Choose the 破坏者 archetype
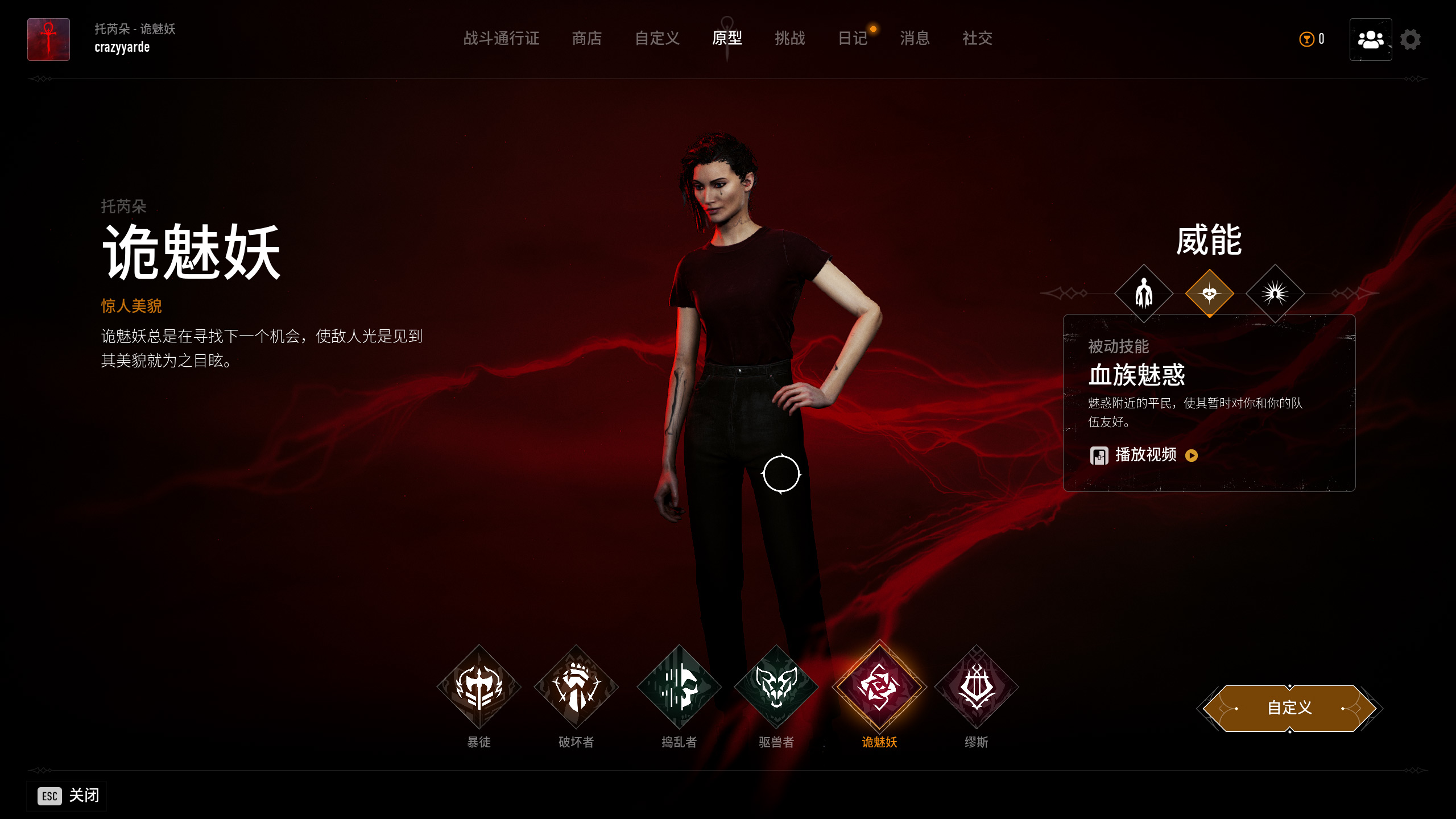Screen dimensions: 1456x819 [x=576, y=687]
